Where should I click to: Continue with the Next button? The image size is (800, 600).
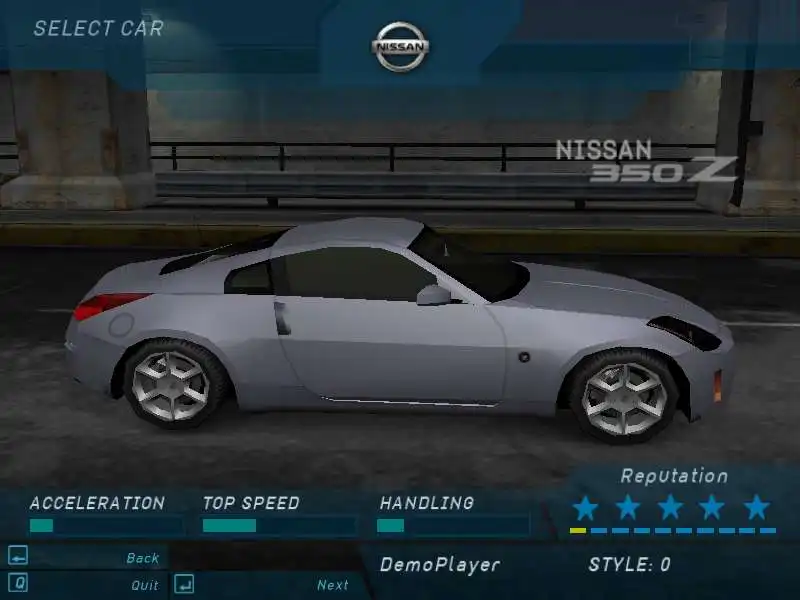332,585
